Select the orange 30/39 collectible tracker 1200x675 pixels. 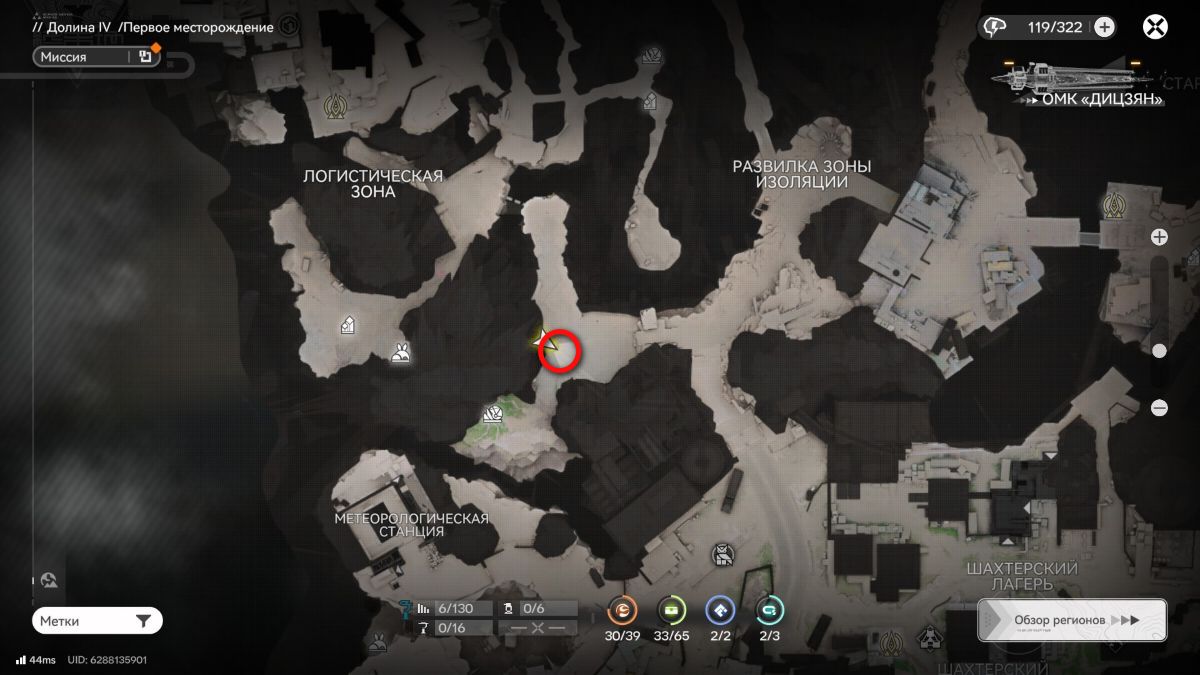[623, 610]
